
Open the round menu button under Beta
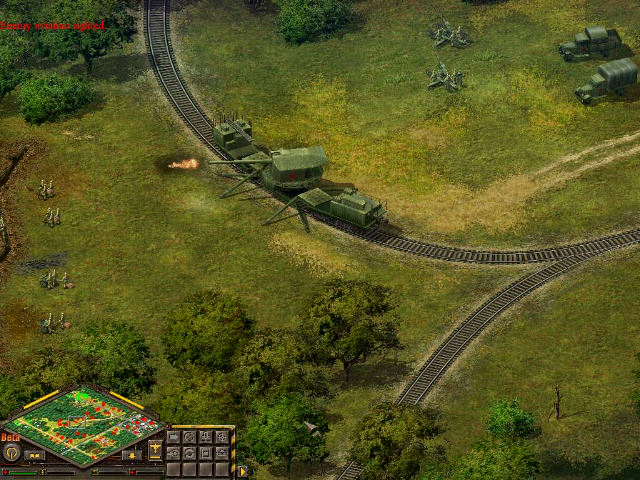[12, 452]
